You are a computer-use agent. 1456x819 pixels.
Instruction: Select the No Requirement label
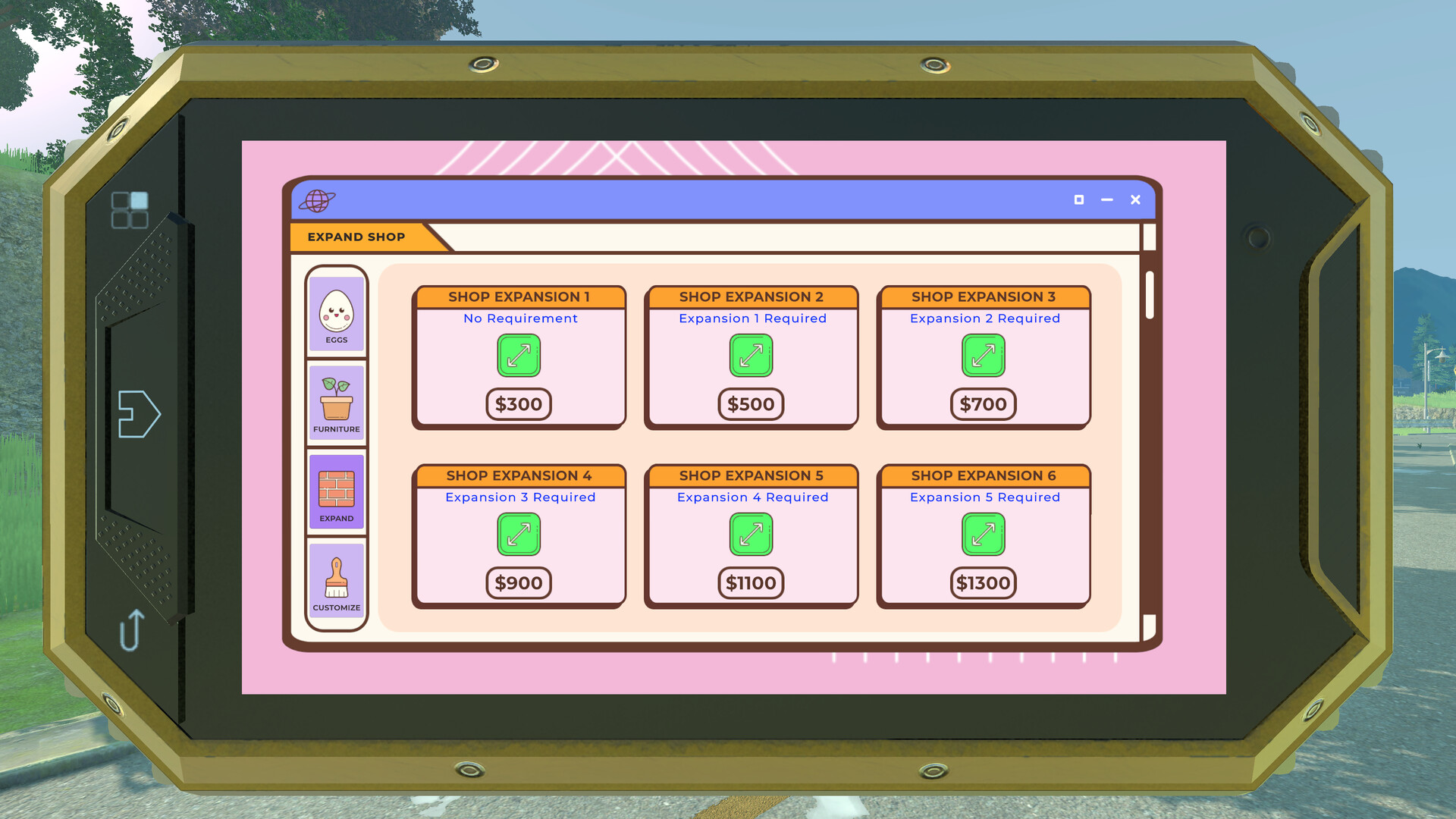tap(520, 318)
